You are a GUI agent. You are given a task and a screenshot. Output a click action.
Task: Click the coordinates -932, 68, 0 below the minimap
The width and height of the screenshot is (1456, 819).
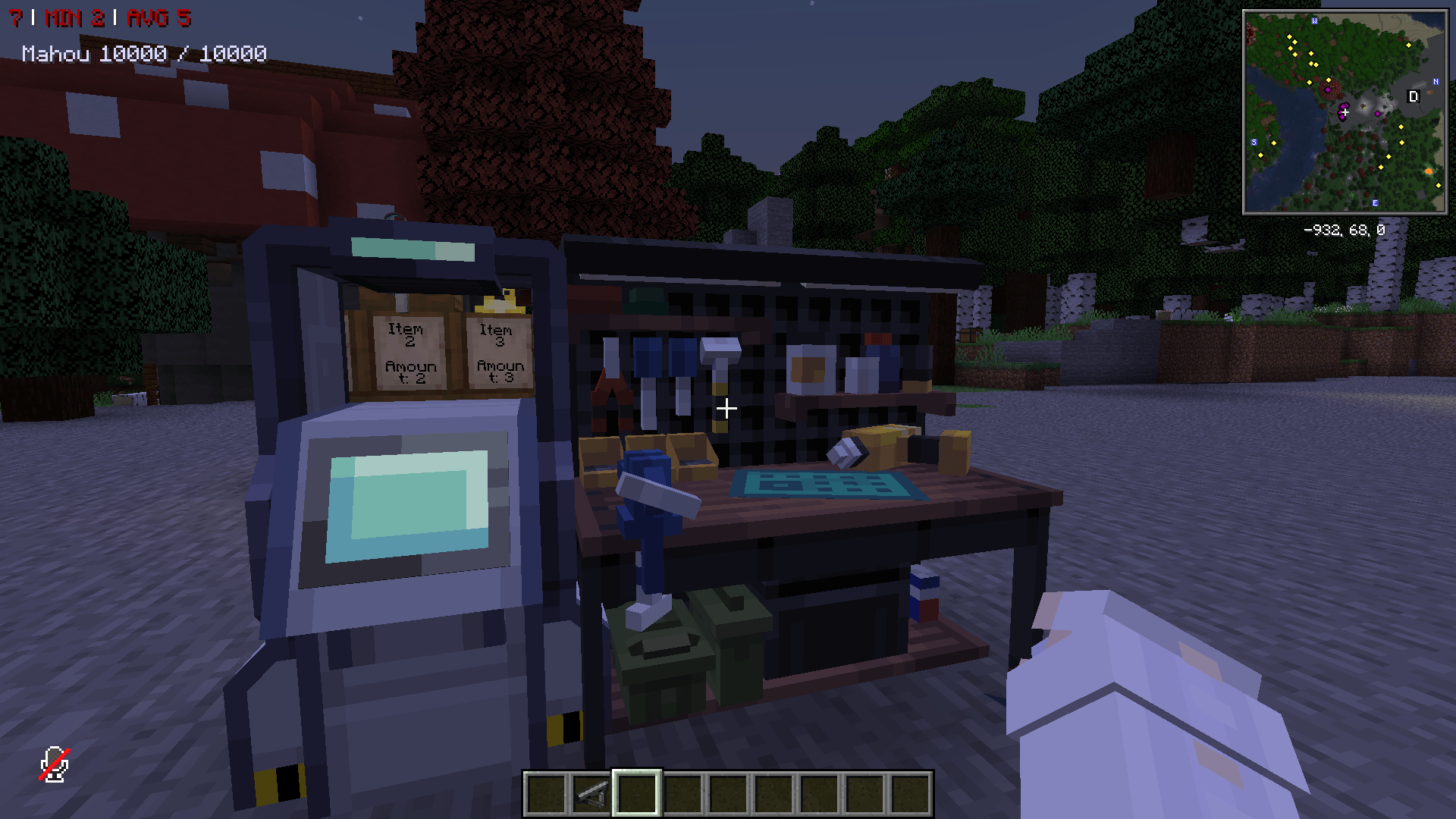click(x=1345, y=229)
